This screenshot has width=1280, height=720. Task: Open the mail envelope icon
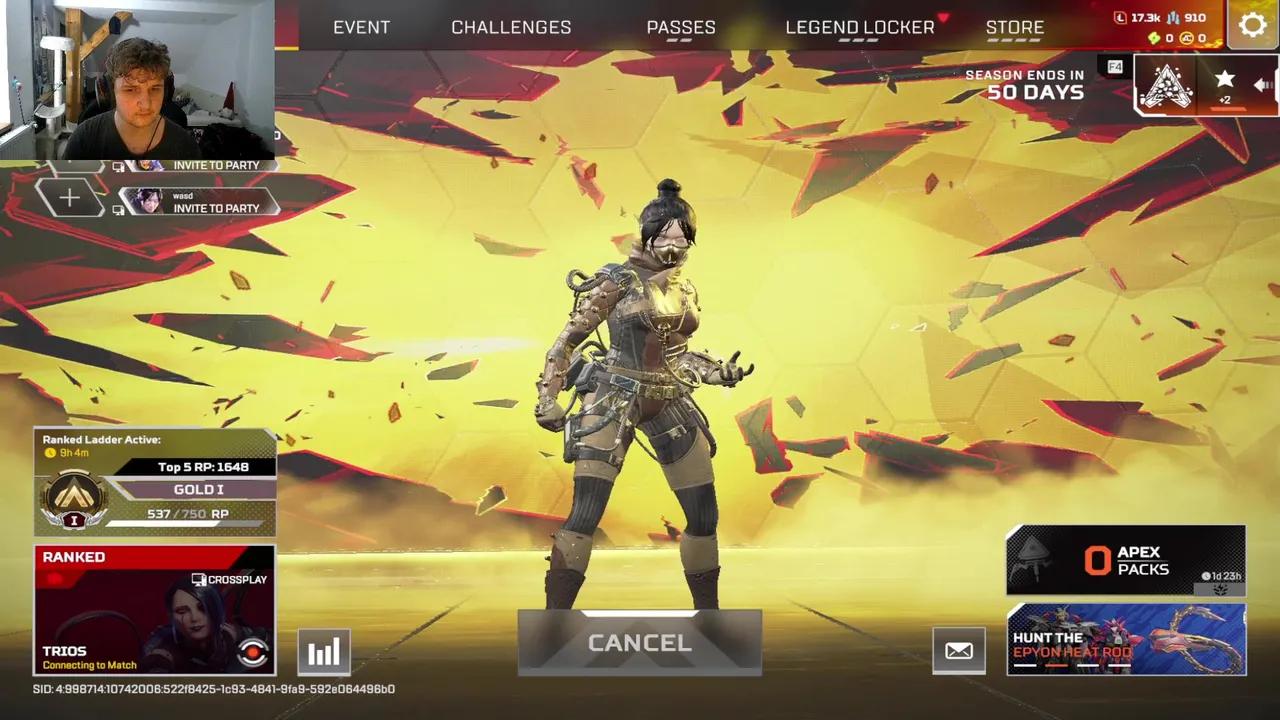pyautogui.click(x=958, y=650)
